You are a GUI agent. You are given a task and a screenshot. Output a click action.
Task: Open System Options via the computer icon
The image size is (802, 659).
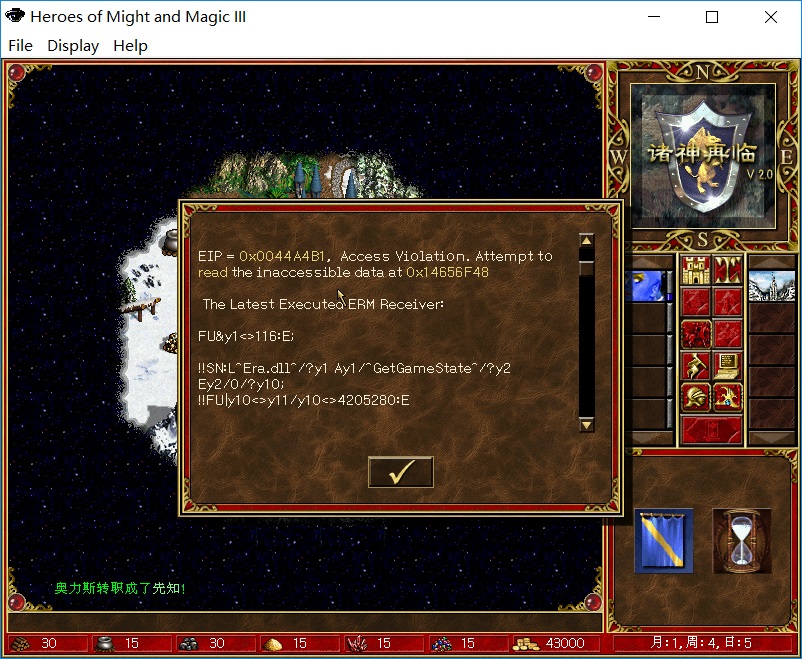727,366
